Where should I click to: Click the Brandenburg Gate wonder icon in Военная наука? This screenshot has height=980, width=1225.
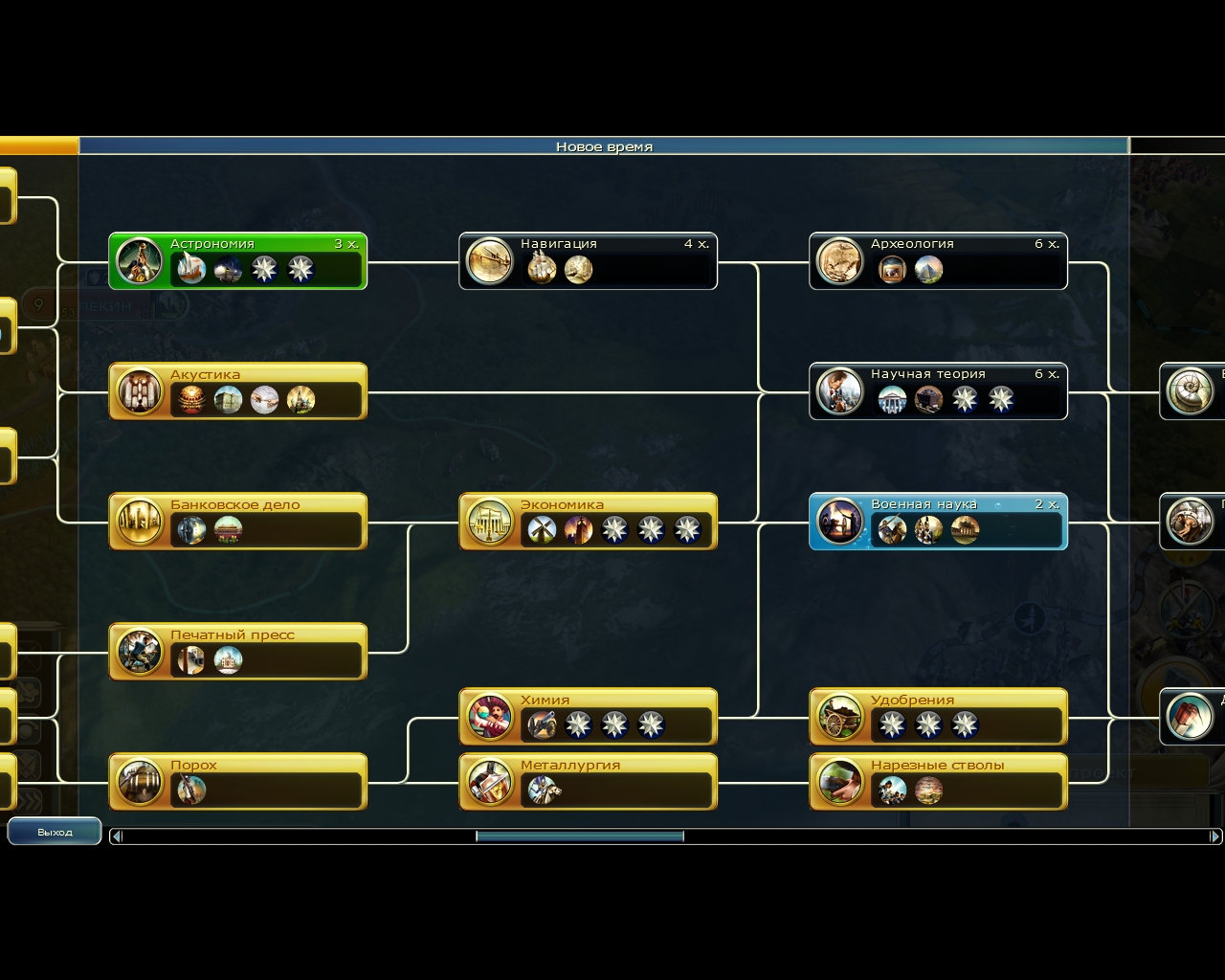(x=964, y=529)
